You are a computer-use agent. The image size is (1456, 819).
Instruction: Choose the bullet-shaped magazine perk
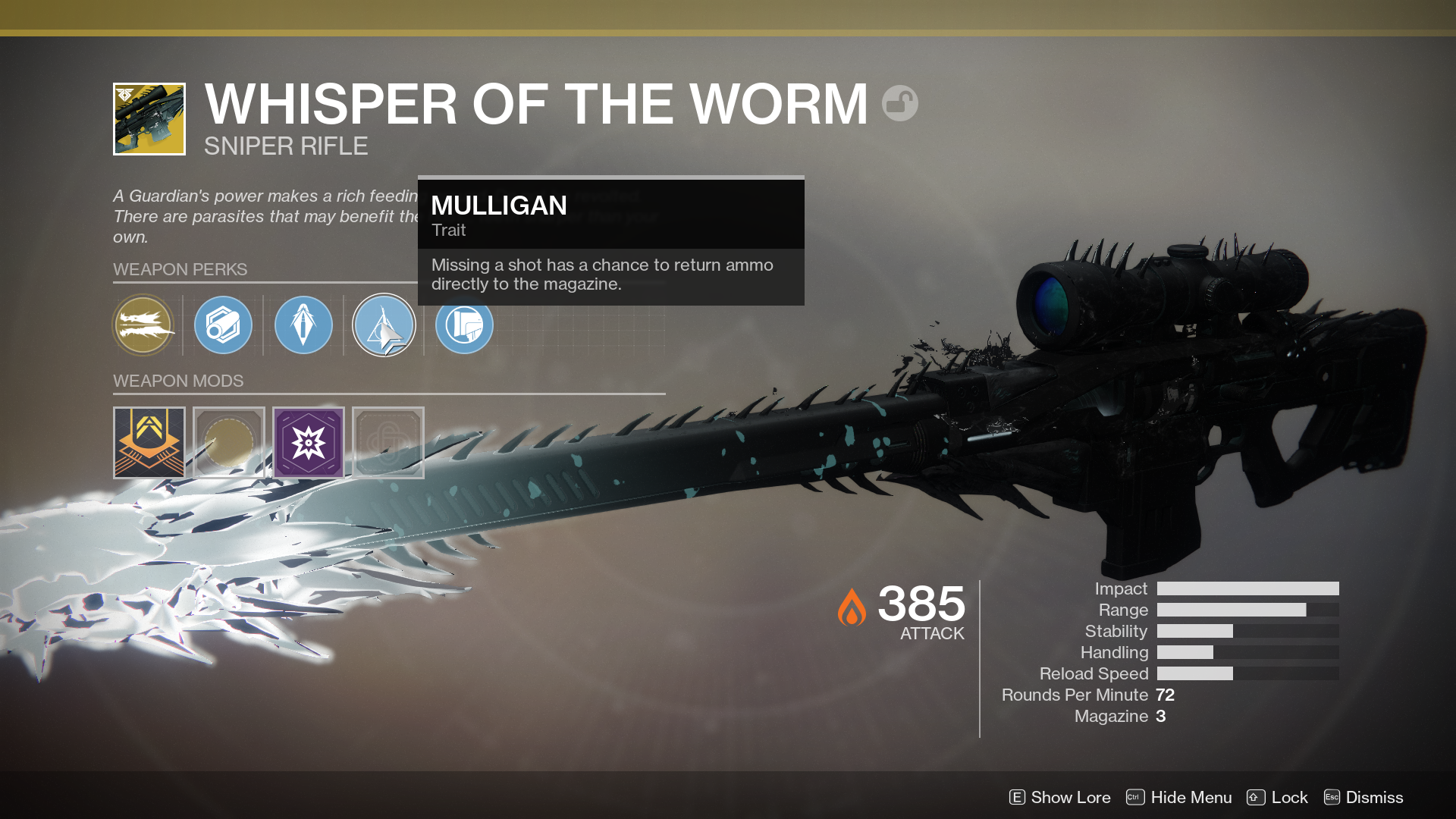(303, 325)
